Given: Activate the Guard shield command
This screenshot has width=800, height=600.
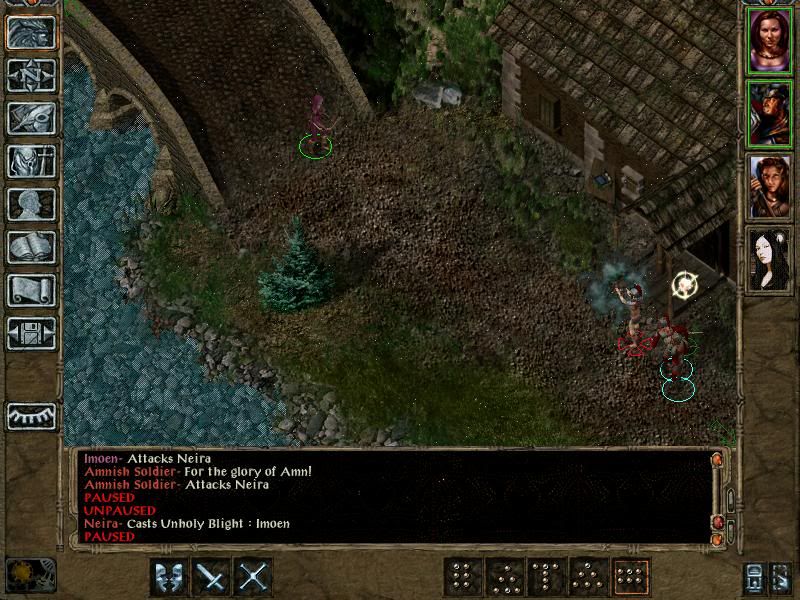Looking at the screenshot, I should click(x=169, y=576).
